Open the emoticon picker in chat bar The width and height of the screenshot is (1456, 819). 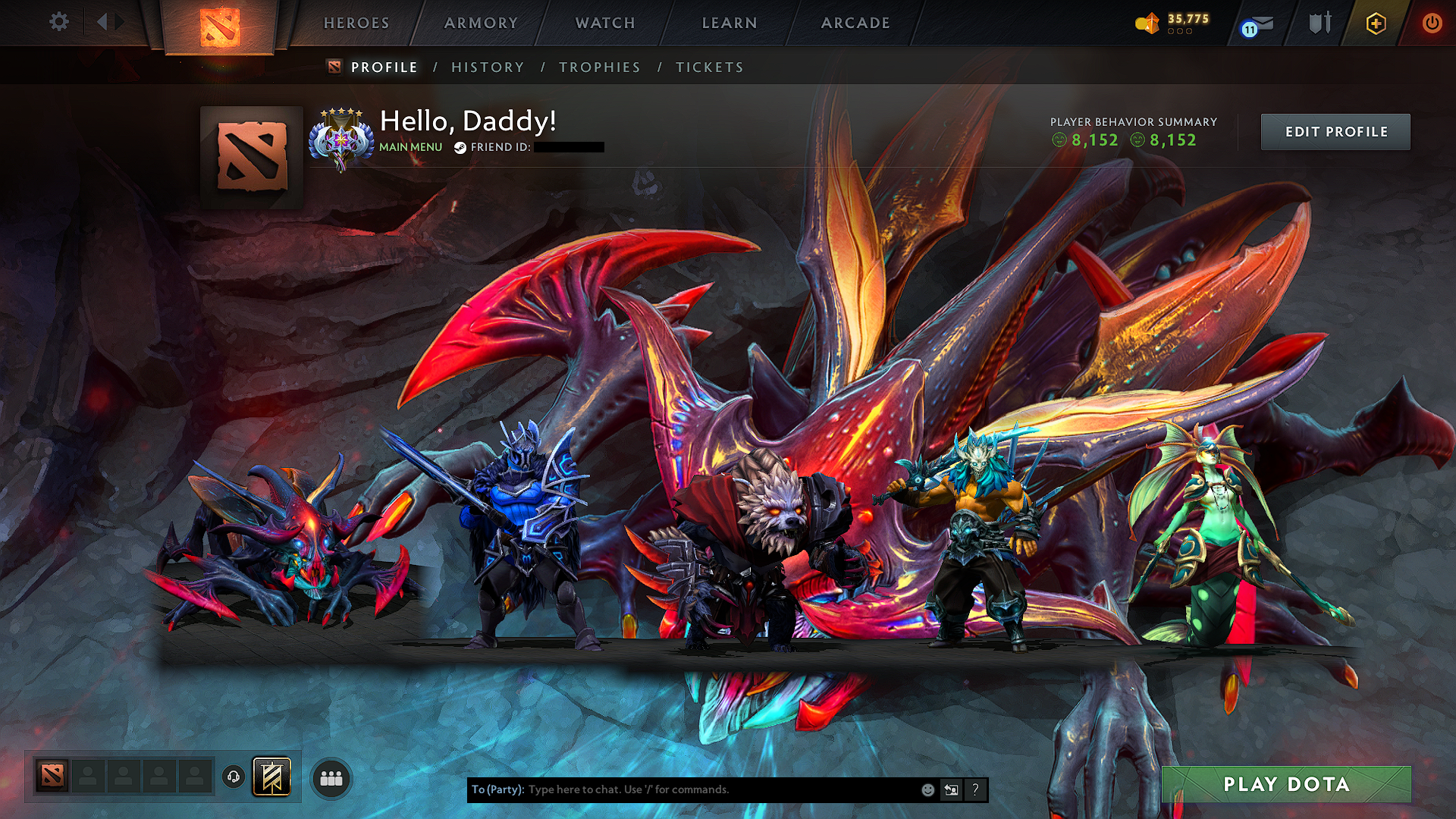pyautogui.click(x=927, y=790)
